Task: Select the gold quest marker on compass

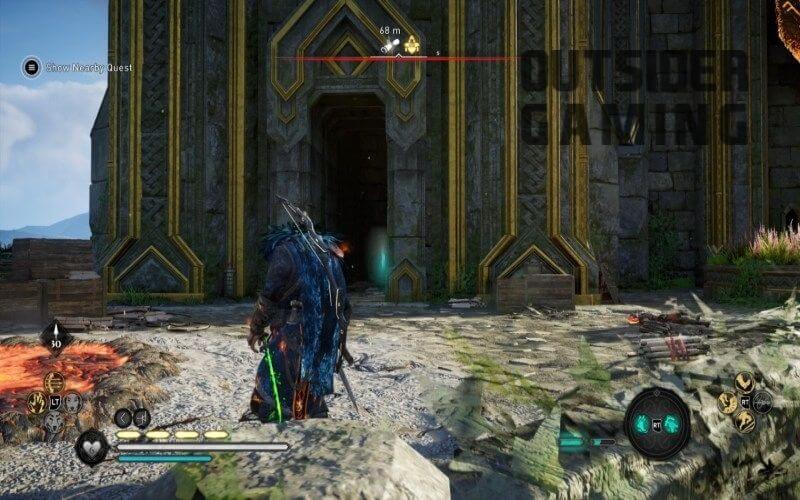Action: pos(412,45)
